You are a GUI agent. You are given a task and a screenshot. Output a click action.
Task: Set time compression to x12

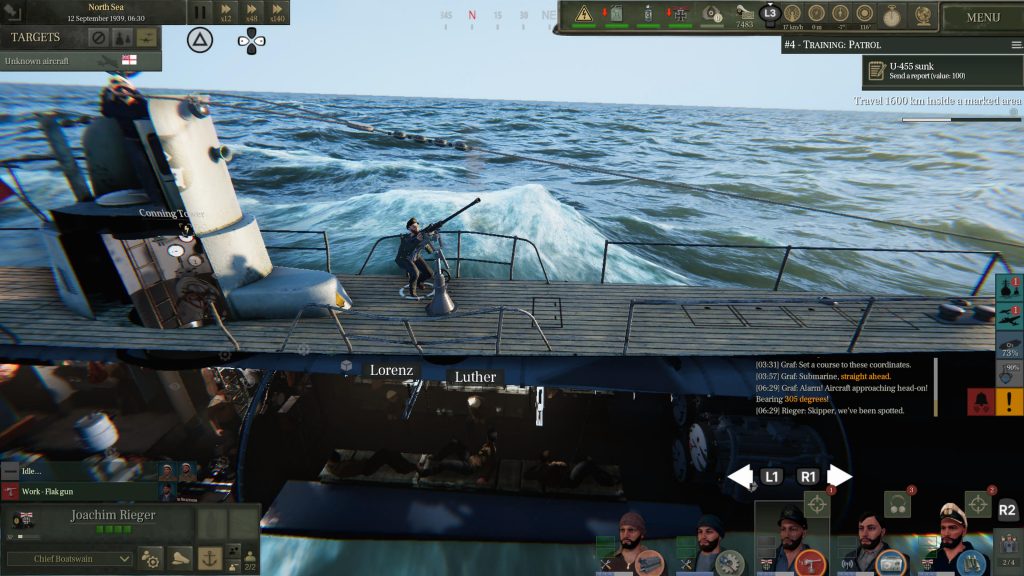(226, 13)
